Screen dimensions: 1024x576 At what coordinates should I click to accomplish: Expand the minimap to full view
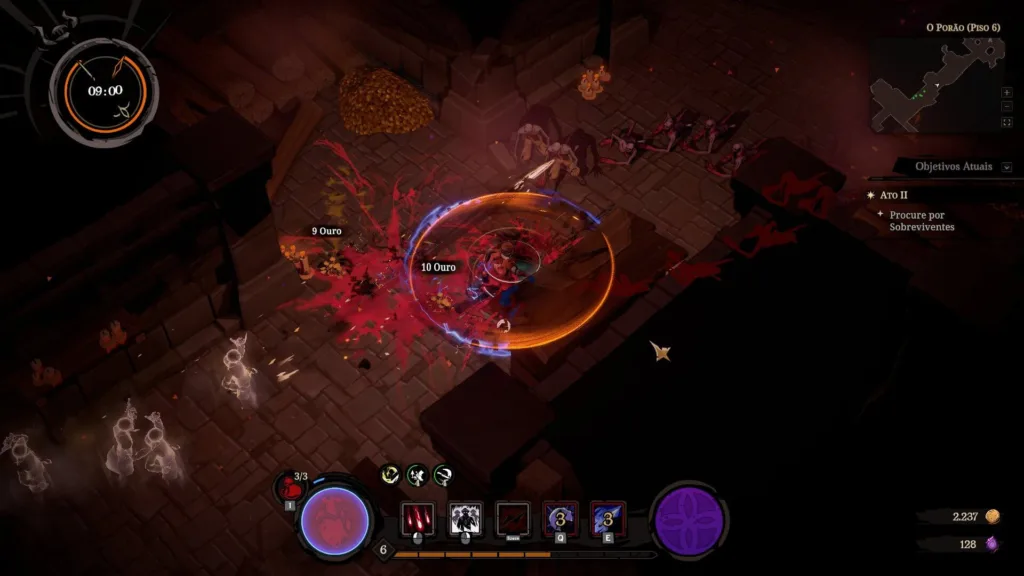1006,122
